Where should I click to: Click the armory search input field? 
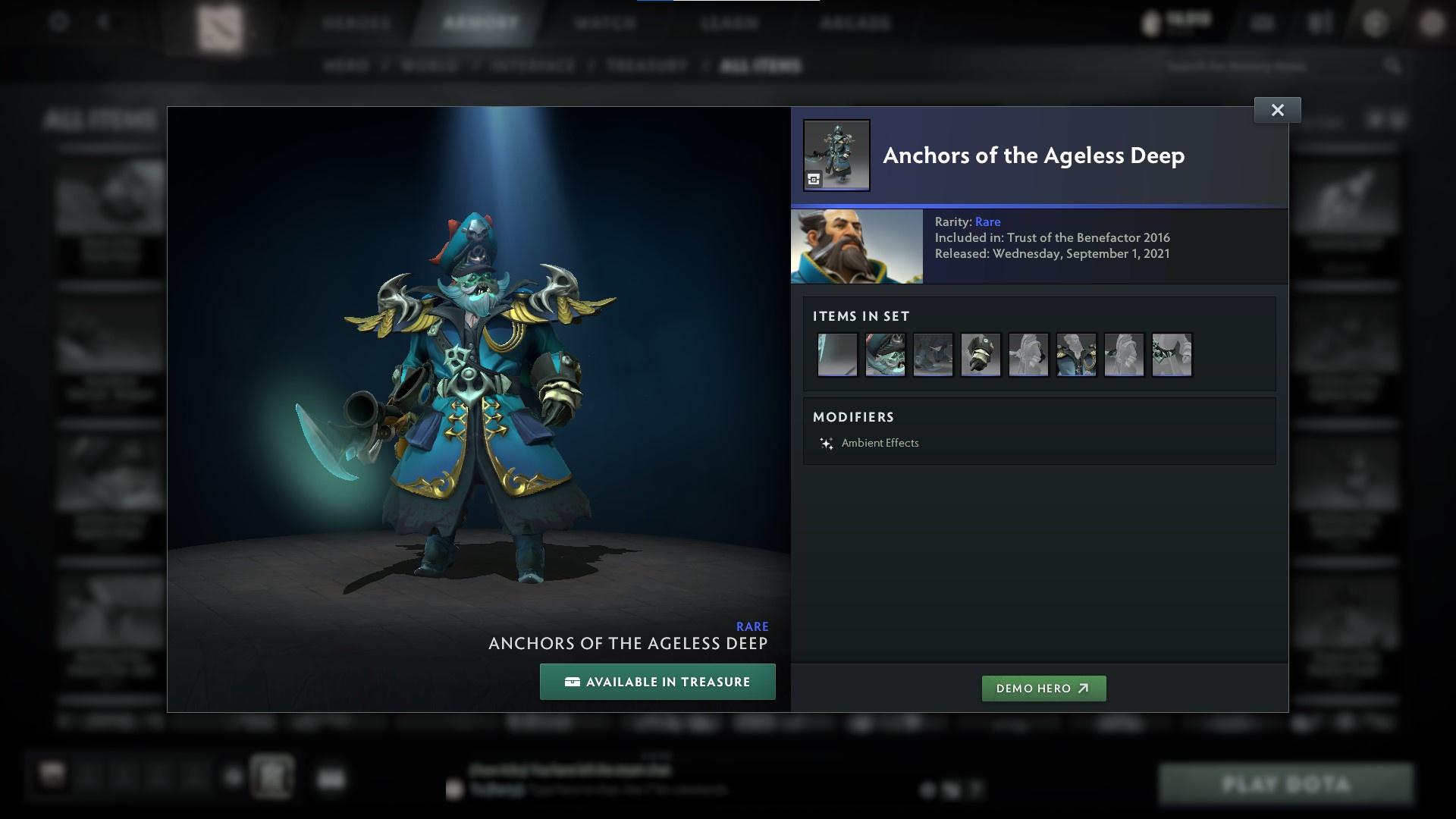[1289, 66]
